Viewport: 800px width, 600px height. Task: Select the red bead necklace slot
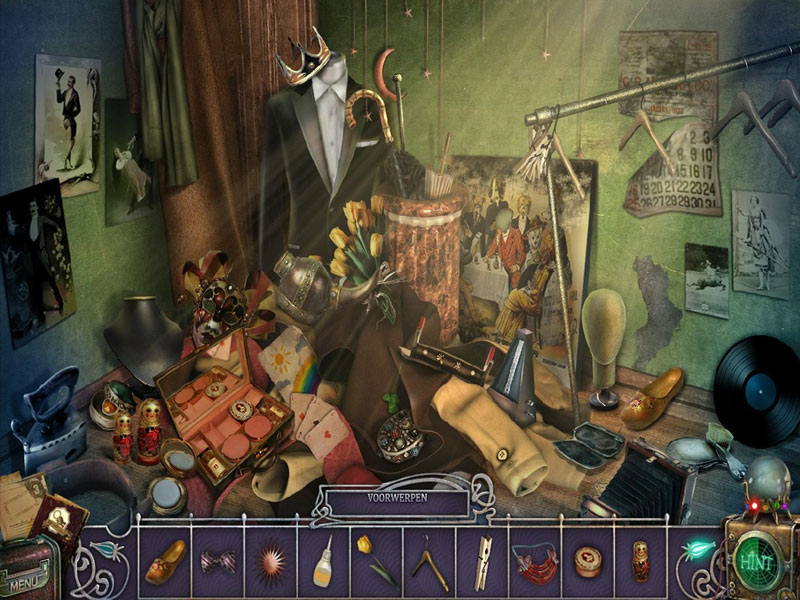[536, 561]
